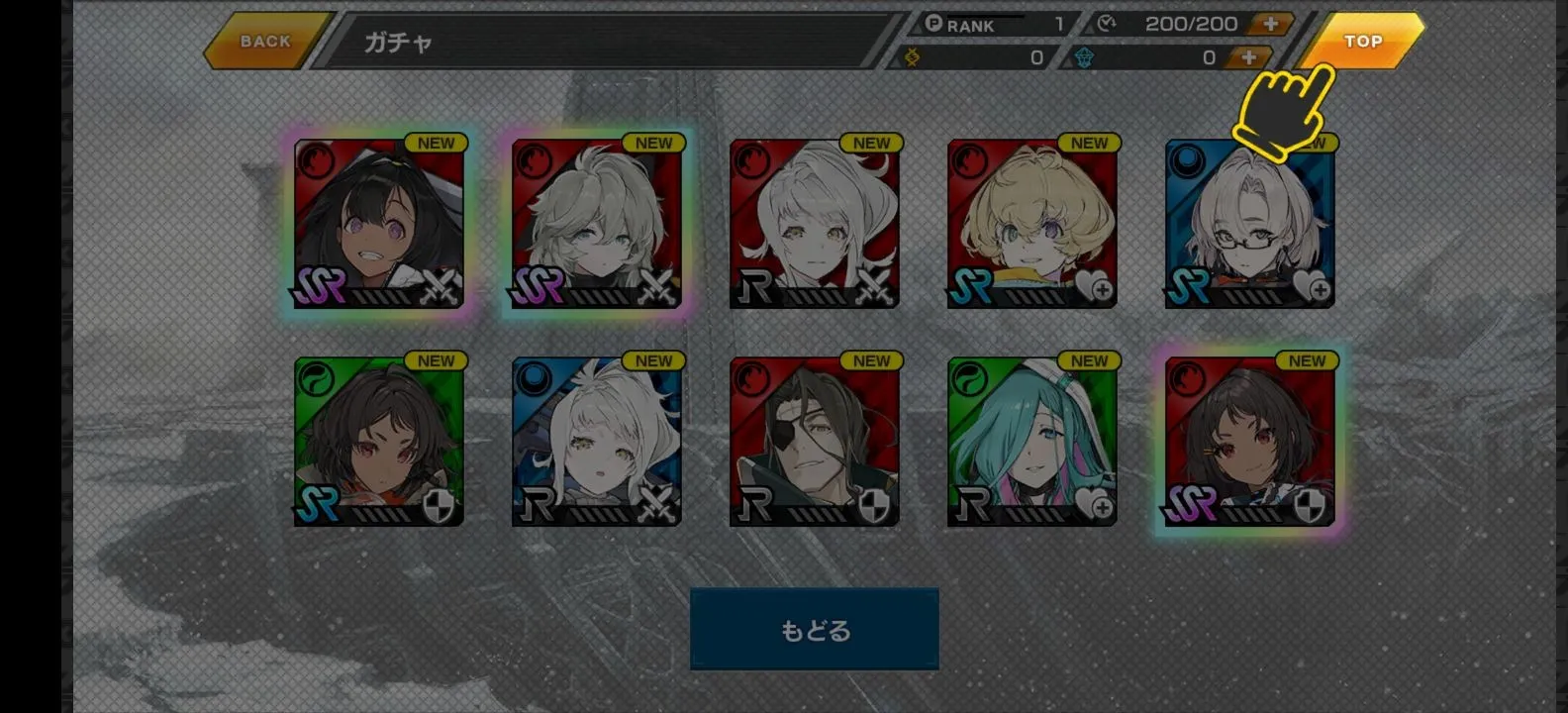This screenshot has width=1568, height=713.
Task: Open the eyepatch man R card
Action: tap(814, 442)
